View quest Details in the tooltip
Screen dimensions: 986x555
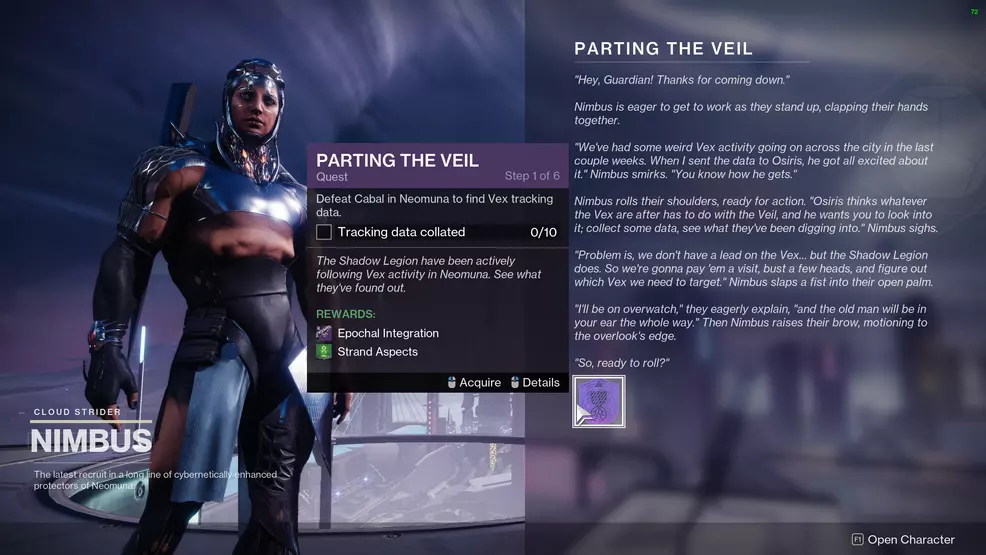pos(534,383)
